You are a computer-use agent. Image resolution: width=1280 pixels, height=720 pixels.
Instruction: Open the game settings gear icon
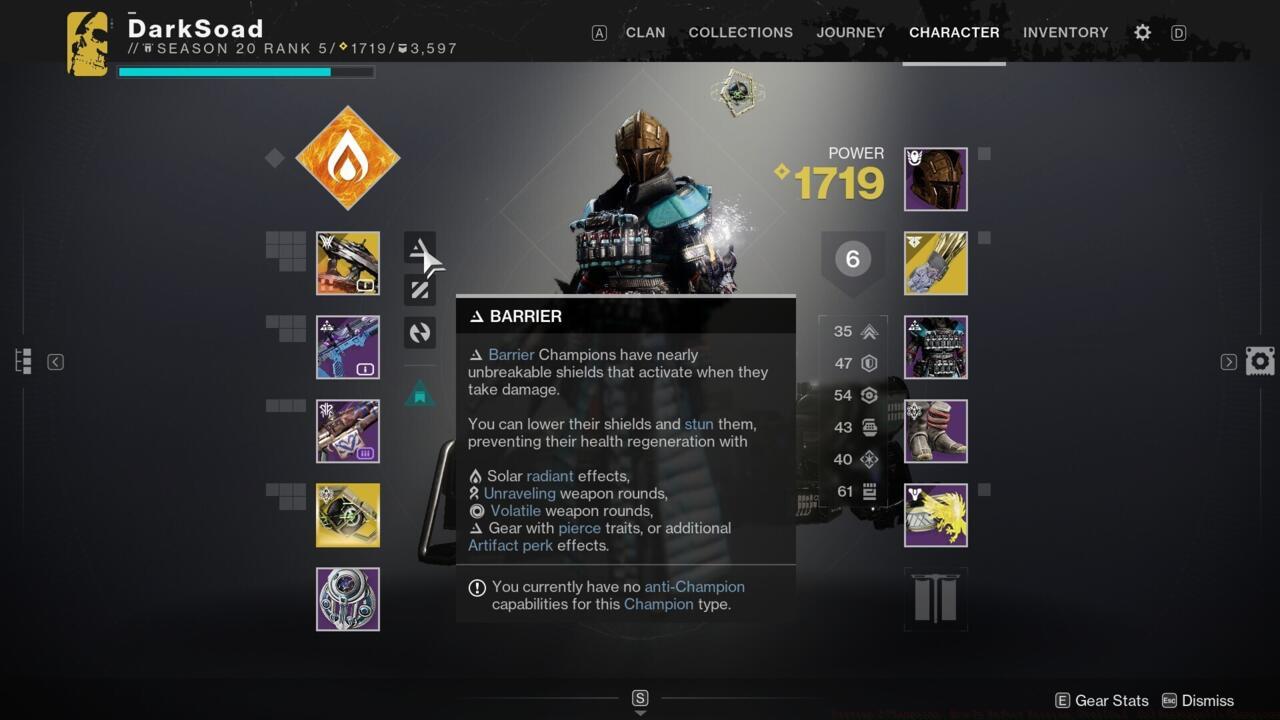click(1142, 32)
